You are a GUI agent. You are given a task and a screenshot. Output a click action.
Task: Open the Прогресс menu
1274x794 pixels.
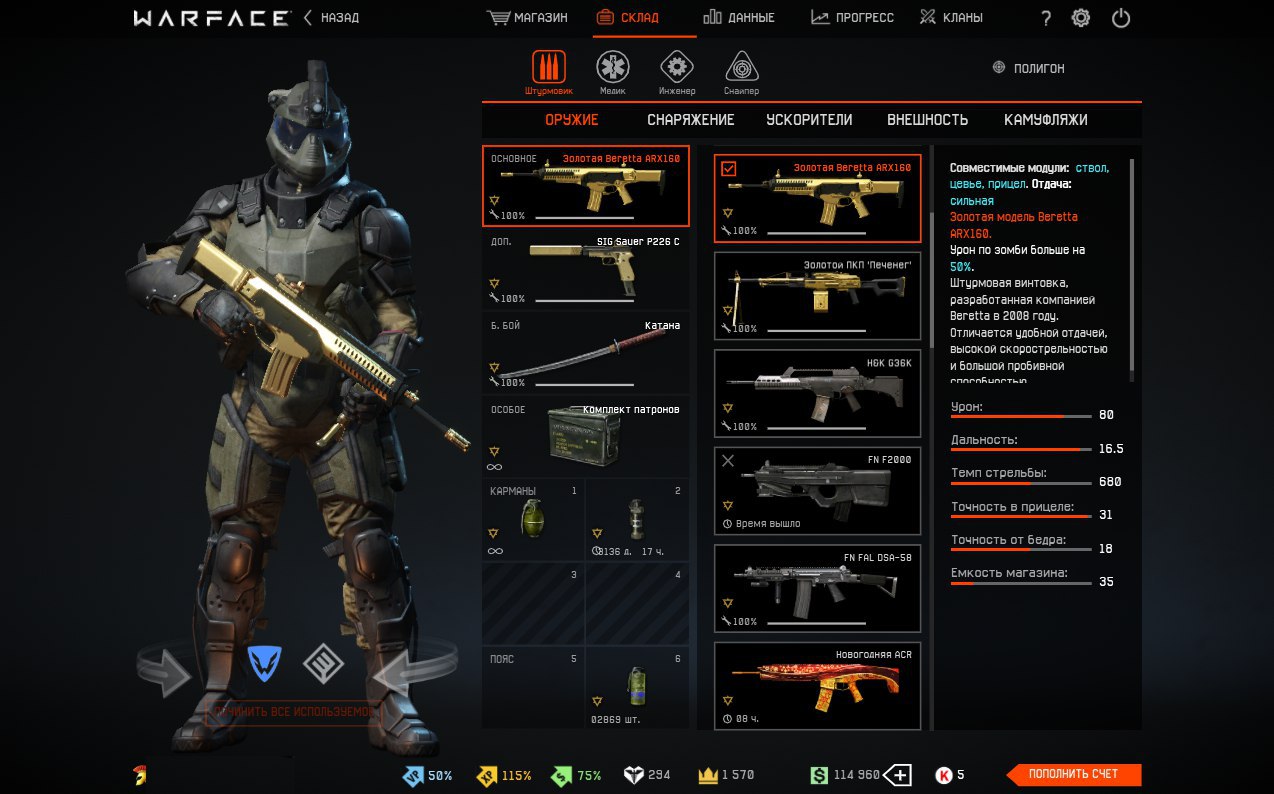852,18
